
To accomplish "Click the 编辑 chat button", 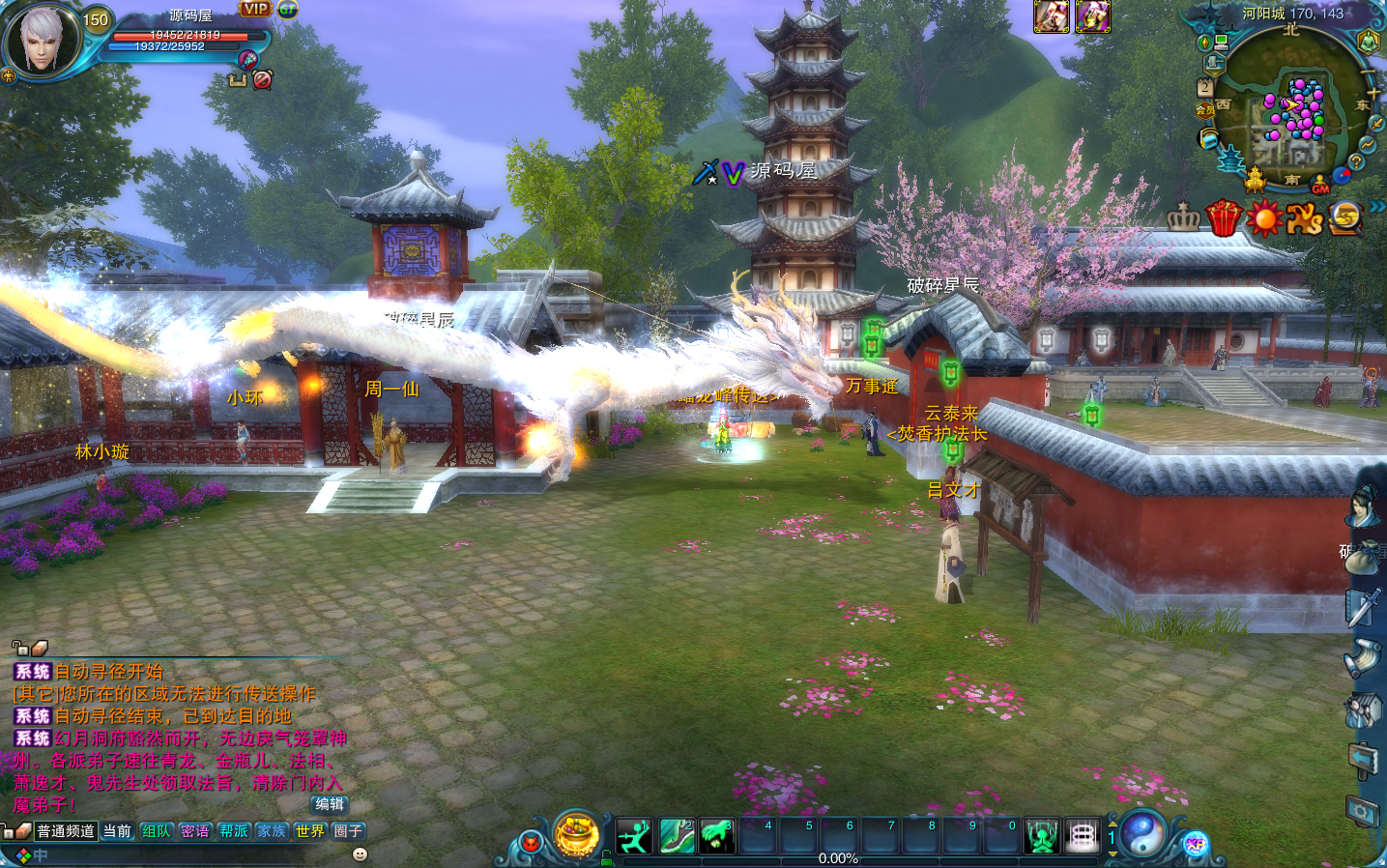I will pyautogui.click(x=330, y=804).
